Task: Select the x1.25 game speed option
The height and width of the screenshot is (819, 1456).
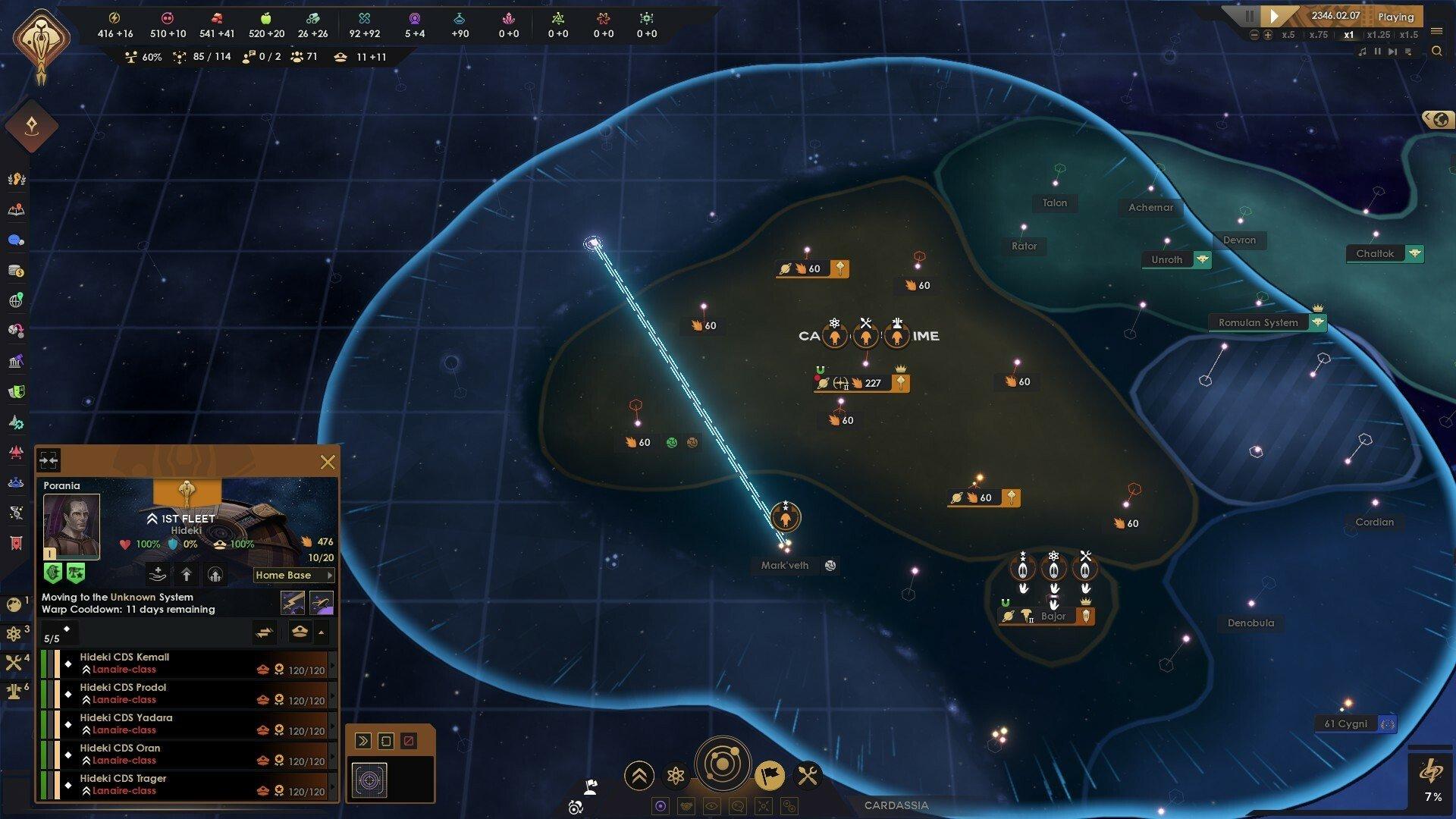Action: point(1379,34)
